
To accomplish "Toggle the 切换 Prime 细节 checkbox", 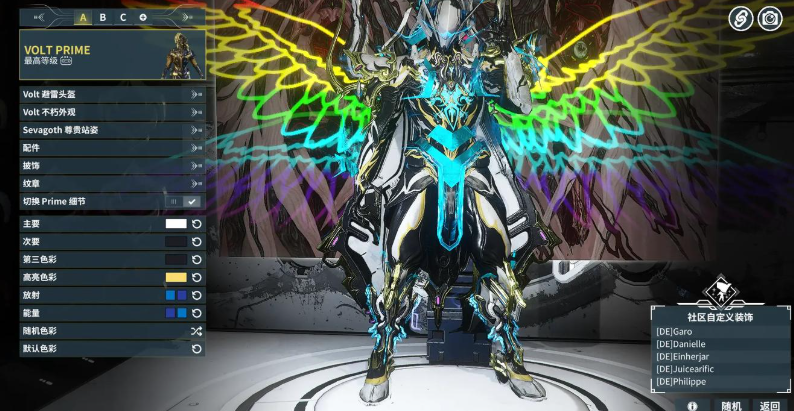I will pos(192,201).
